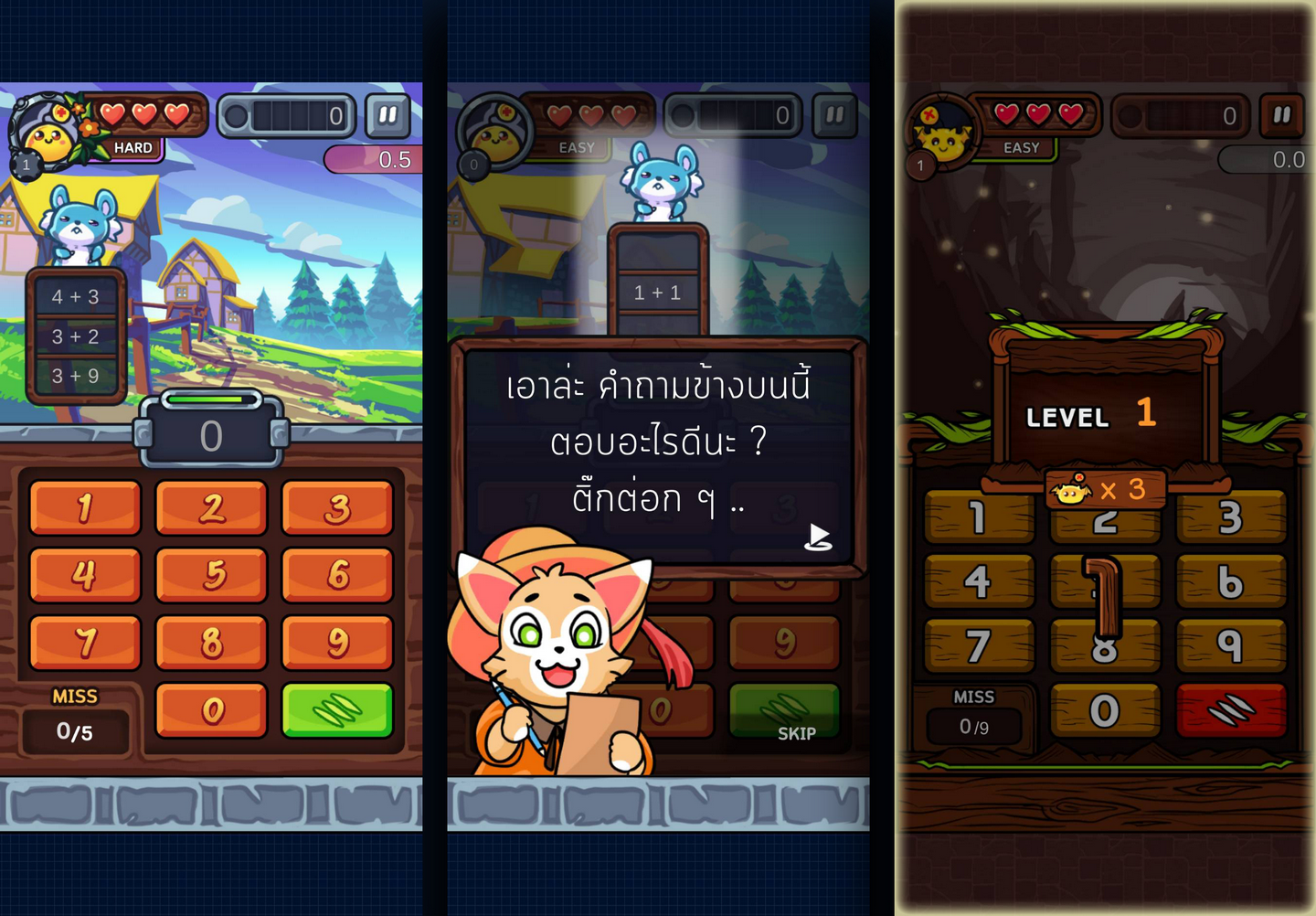Toggle the EASY badge on the dark LEVEL 1 screen
The width and height of the screenshot is (1316, 916).
pos(1021,147)
